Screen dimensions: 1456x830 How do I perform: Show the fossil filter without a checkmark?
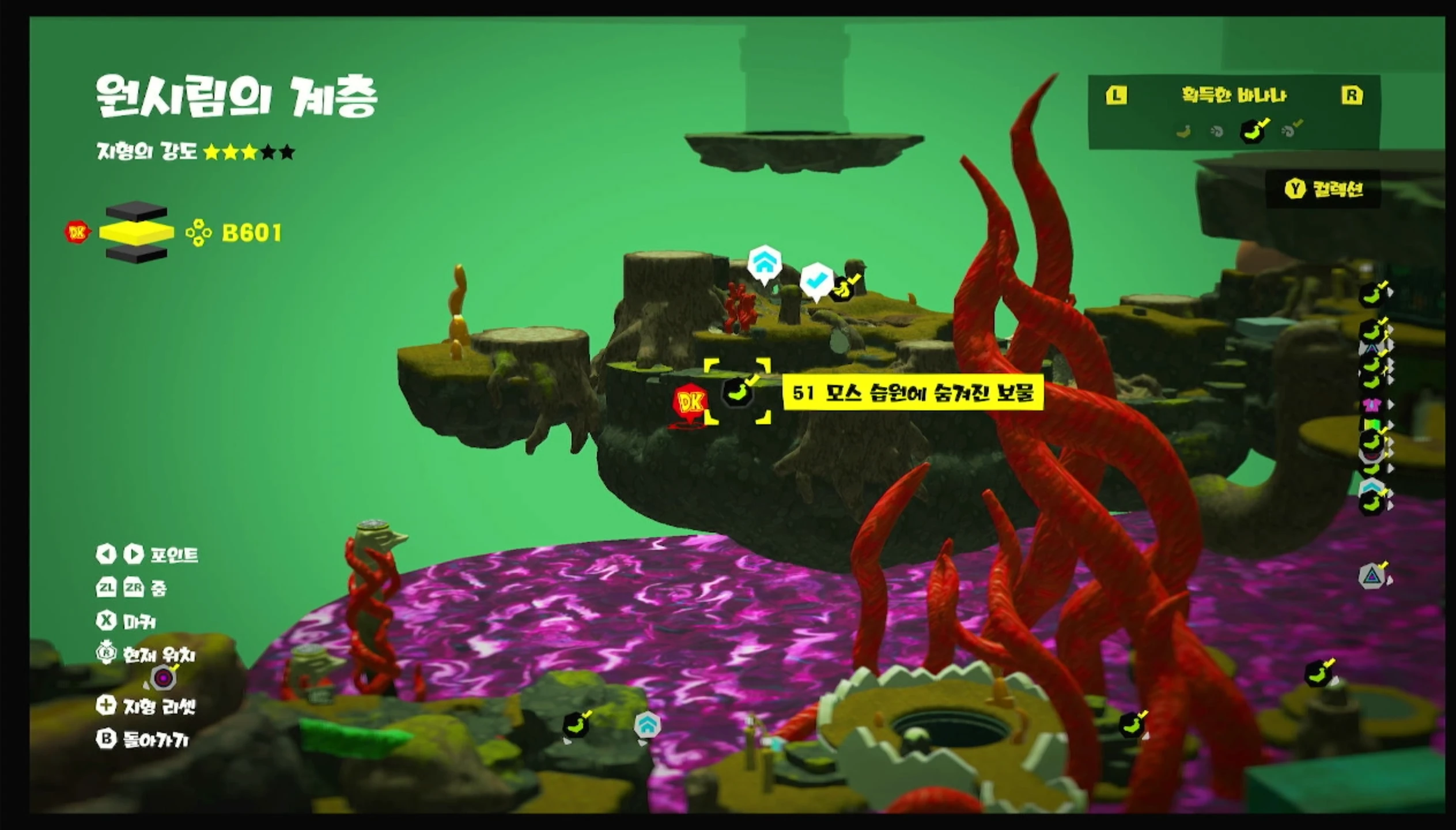1217,132
